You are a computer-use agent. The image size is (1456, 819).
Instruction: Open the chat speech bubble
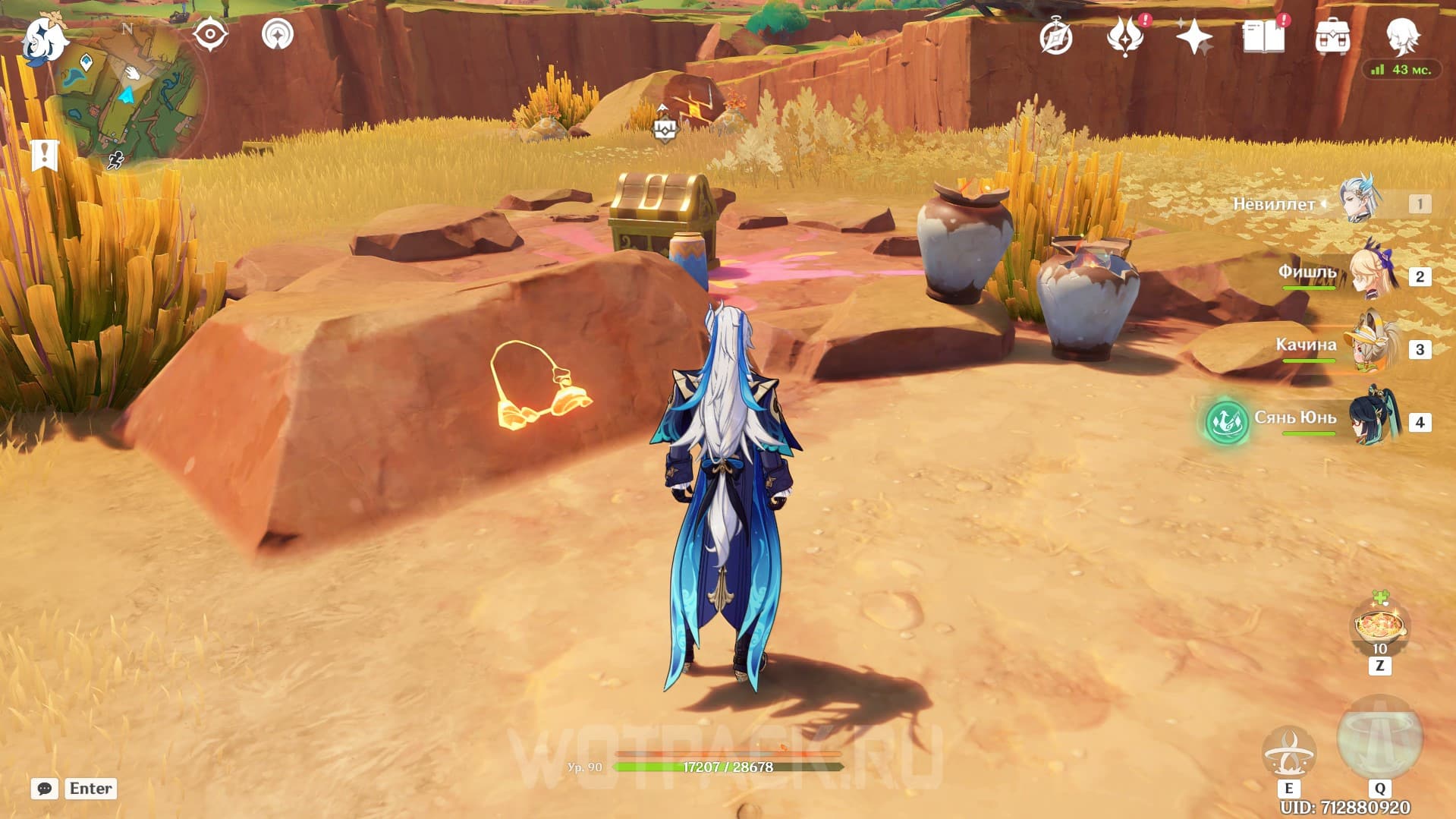tap(45, 789)
